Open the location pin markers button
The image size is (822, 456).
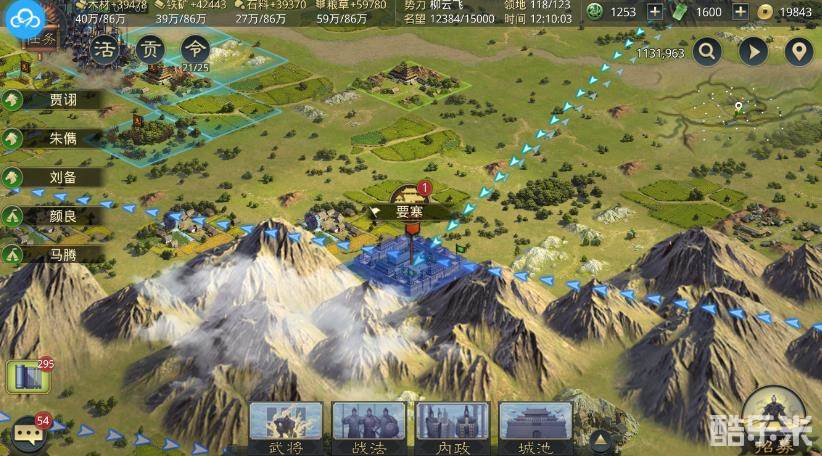[797, 52]
